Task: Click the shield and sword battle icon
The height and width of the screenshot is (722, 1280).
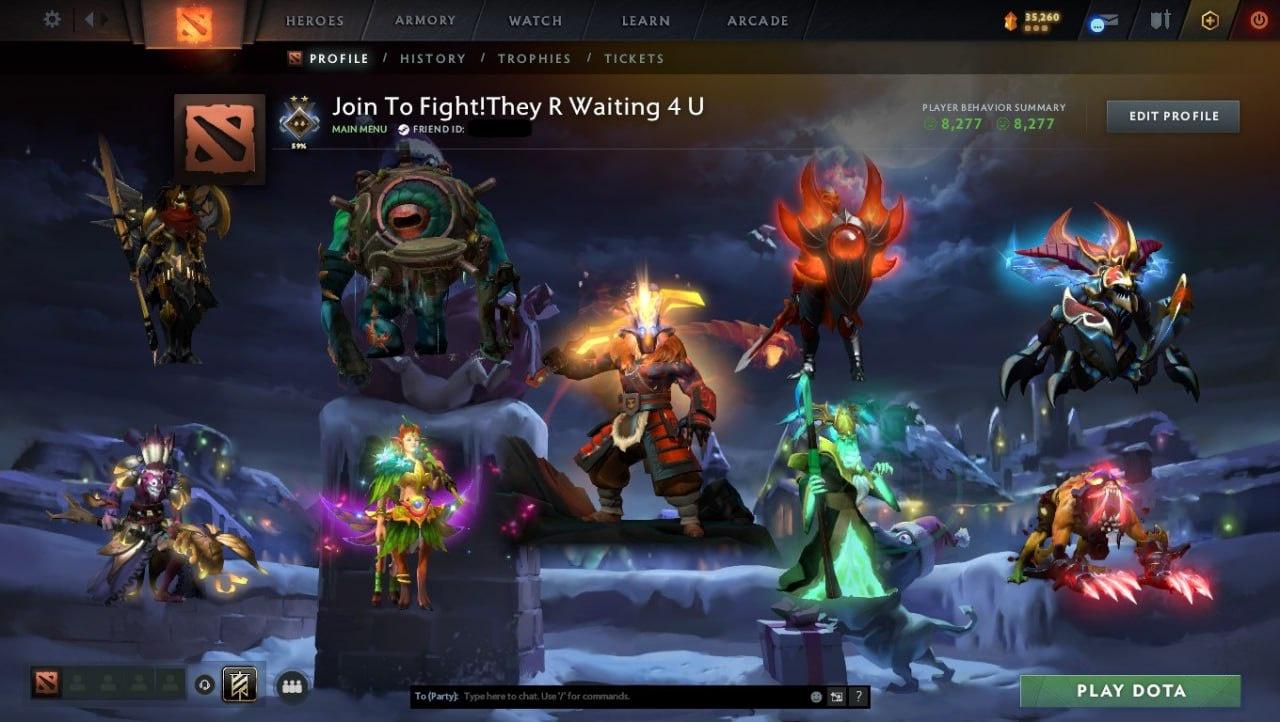Action: [1161, 19]
